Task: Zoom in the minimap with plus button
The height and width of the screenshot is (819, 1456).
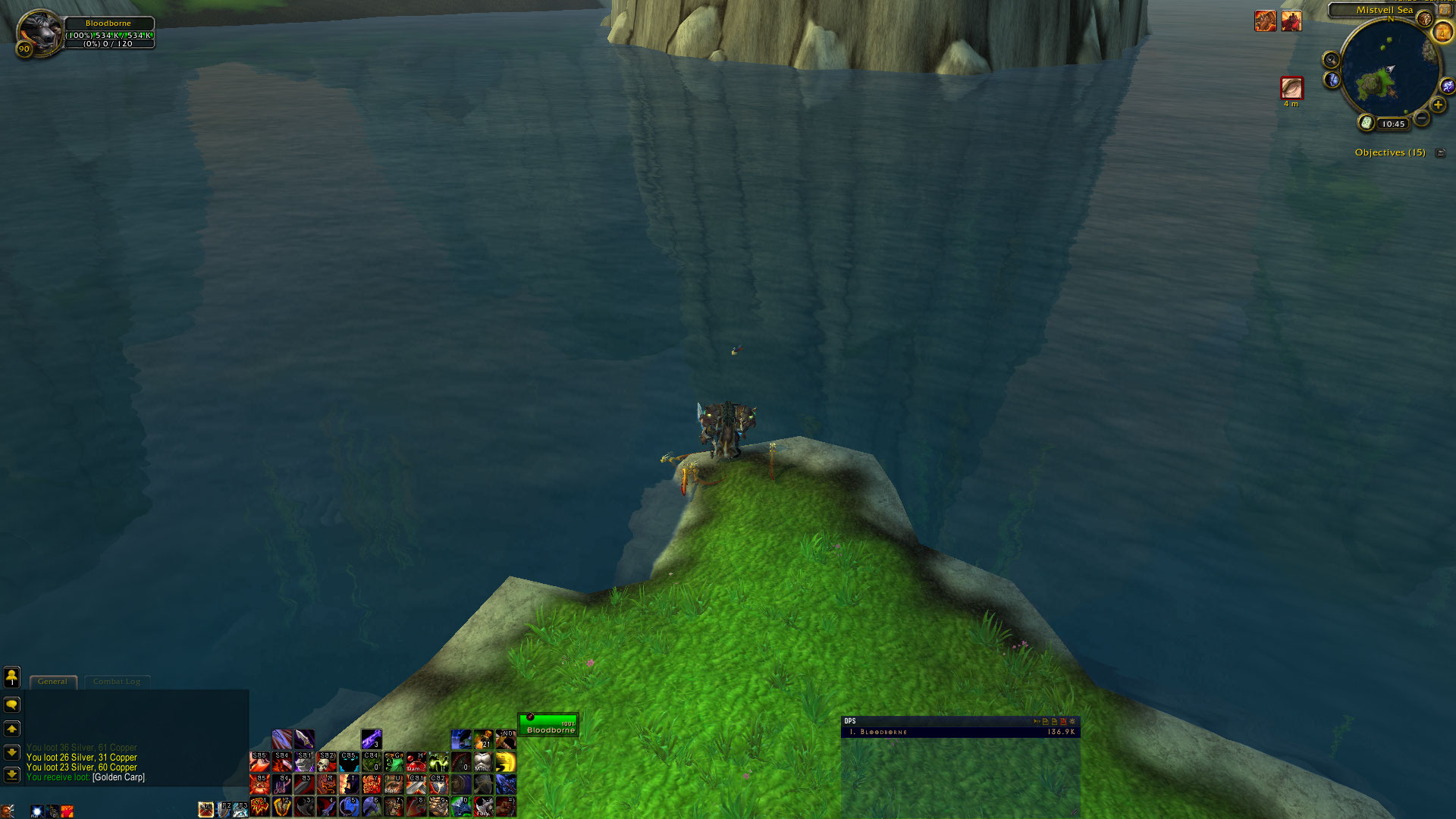Action: point(1438,105)
